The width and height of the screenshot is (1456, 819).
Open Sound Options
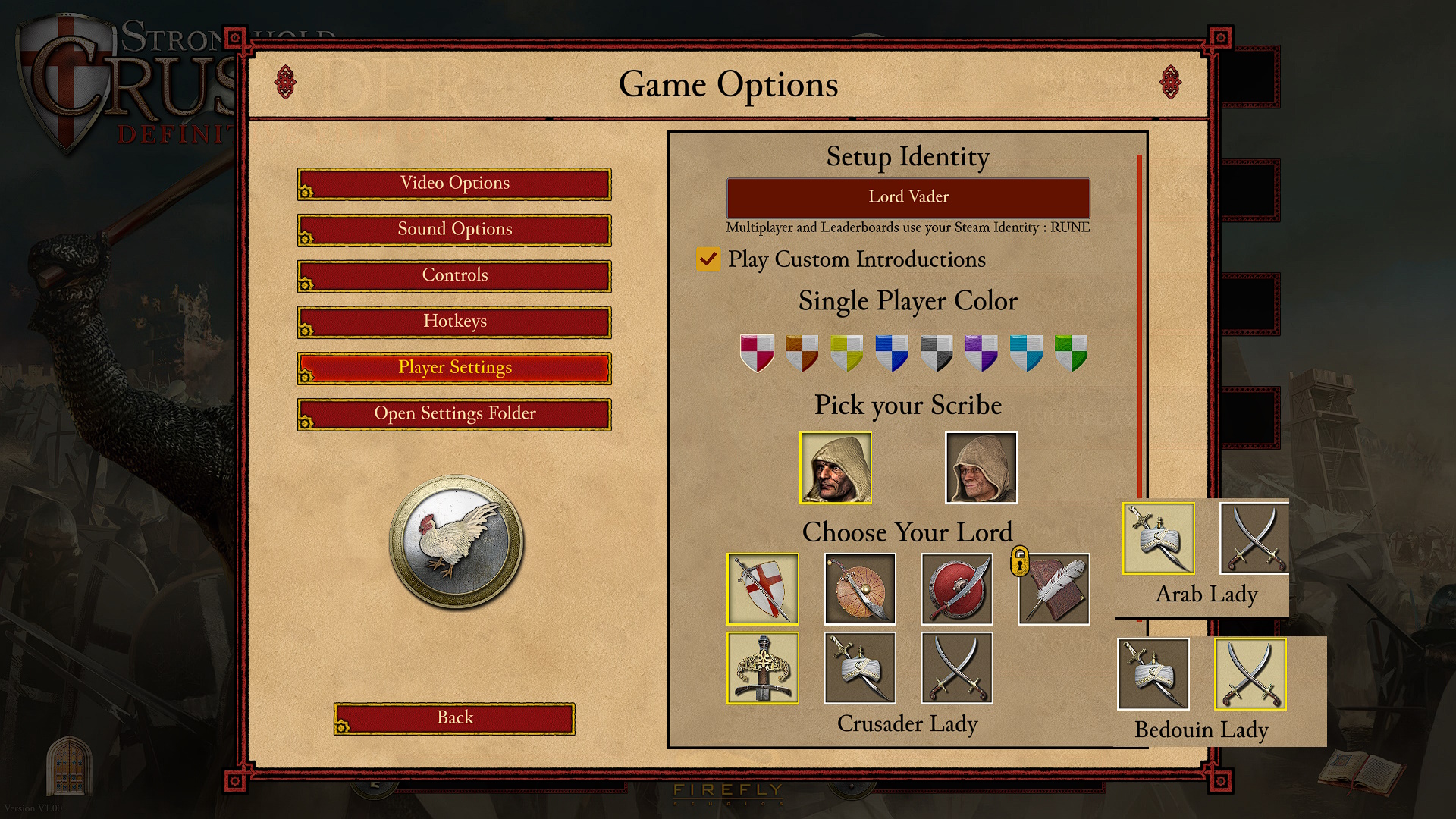coord(454,230)
